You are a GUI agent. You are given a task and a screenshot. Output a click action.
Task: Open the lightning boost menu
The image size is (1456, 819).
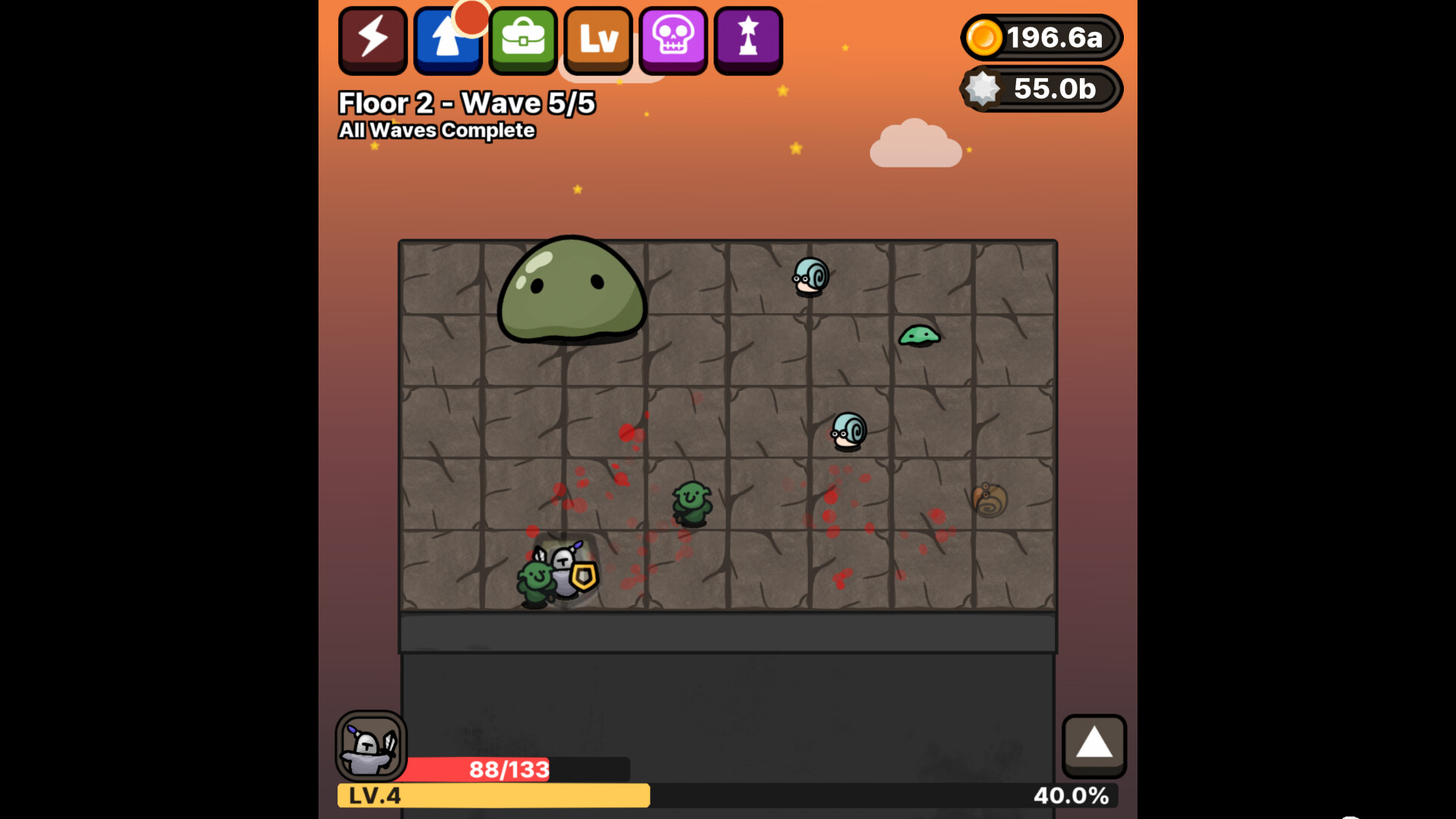pos(372,39)
